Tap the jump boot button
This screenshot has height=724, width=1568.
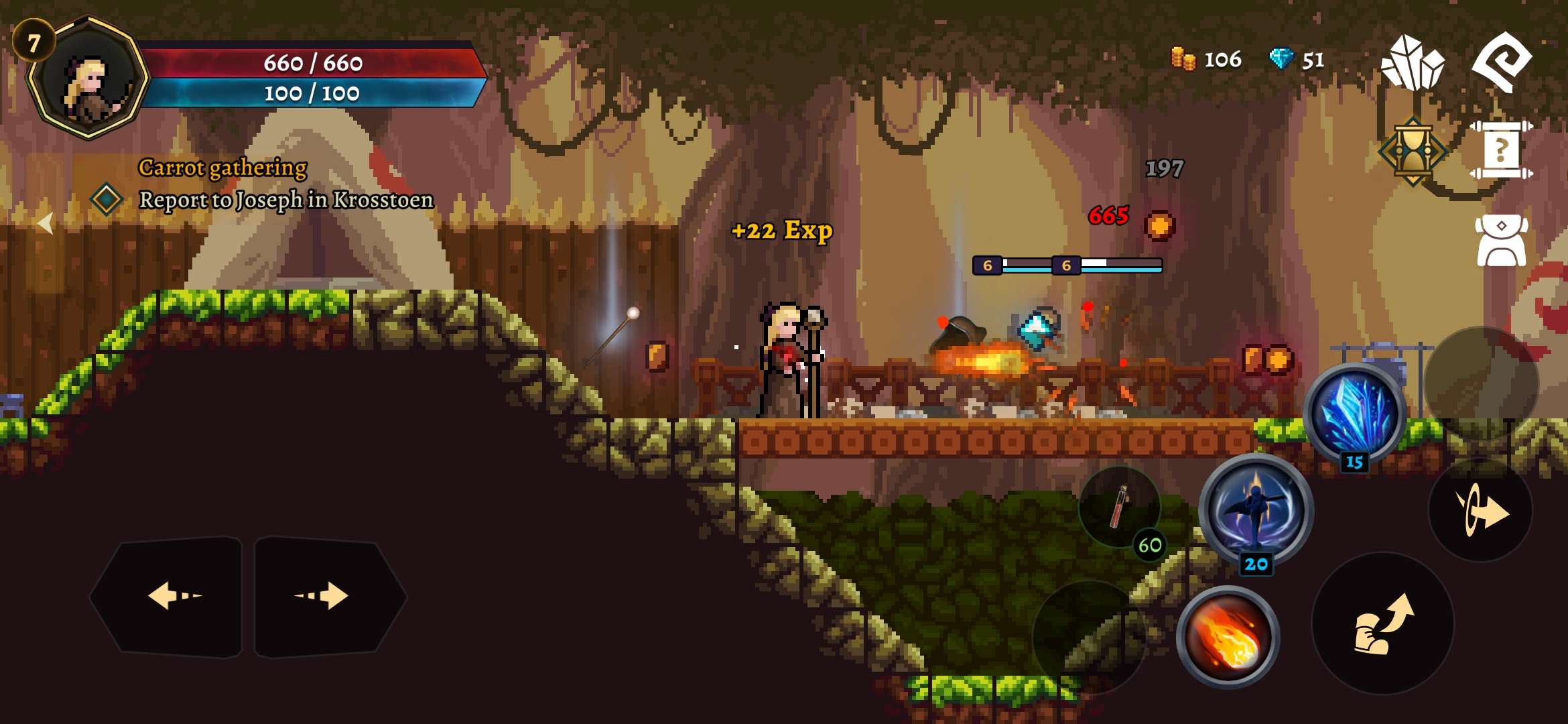pyautogui.click(x=1382, y=623)
